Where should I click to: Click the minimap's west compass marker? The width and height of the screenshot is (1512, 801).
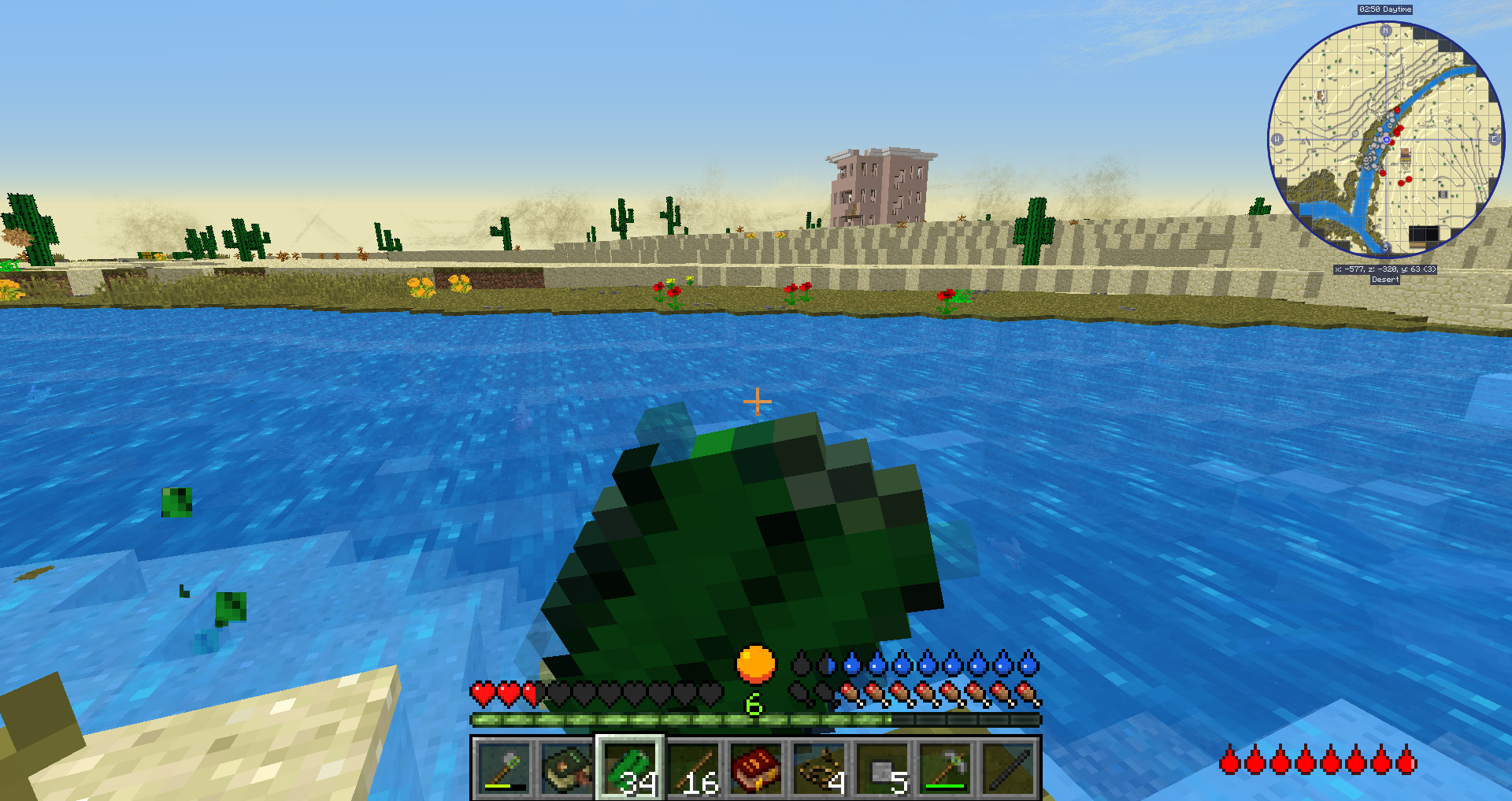(x=1277, y=139)
